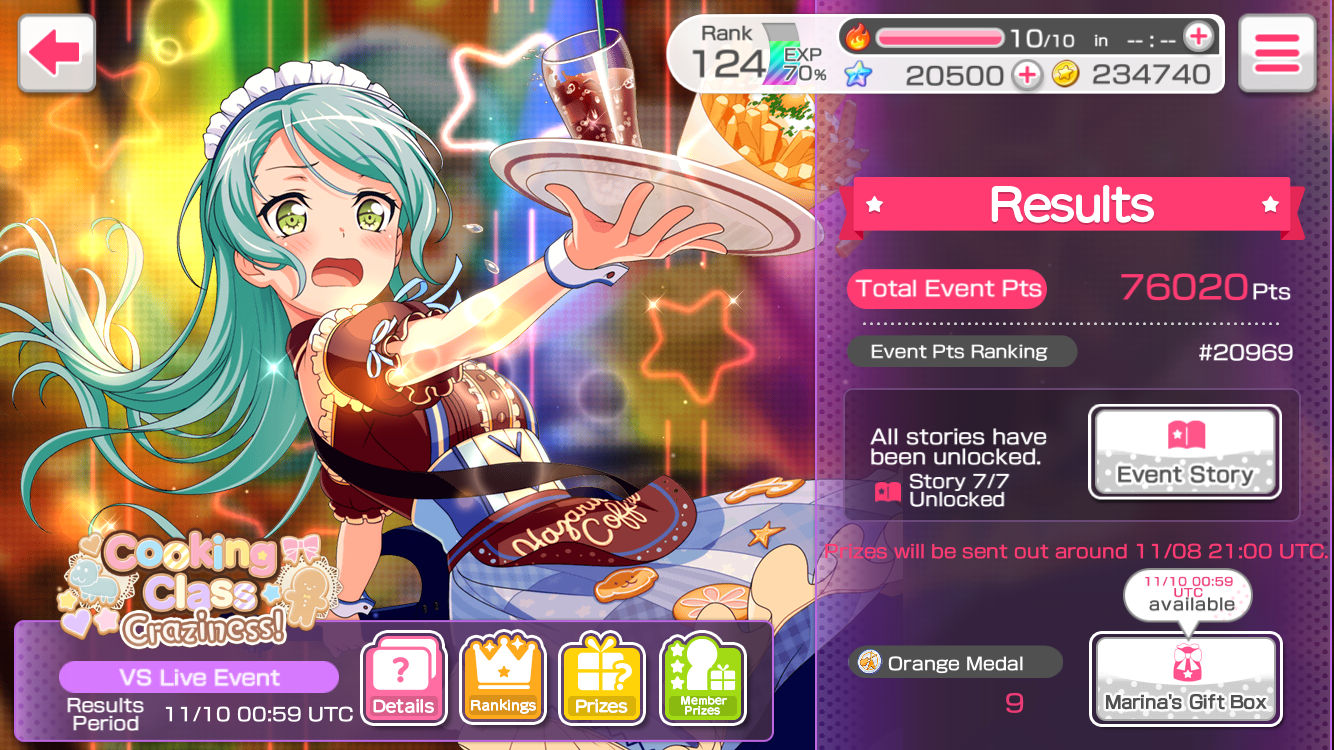Check the event Prizes
1334x750 pixels.
tap(601, 679)
